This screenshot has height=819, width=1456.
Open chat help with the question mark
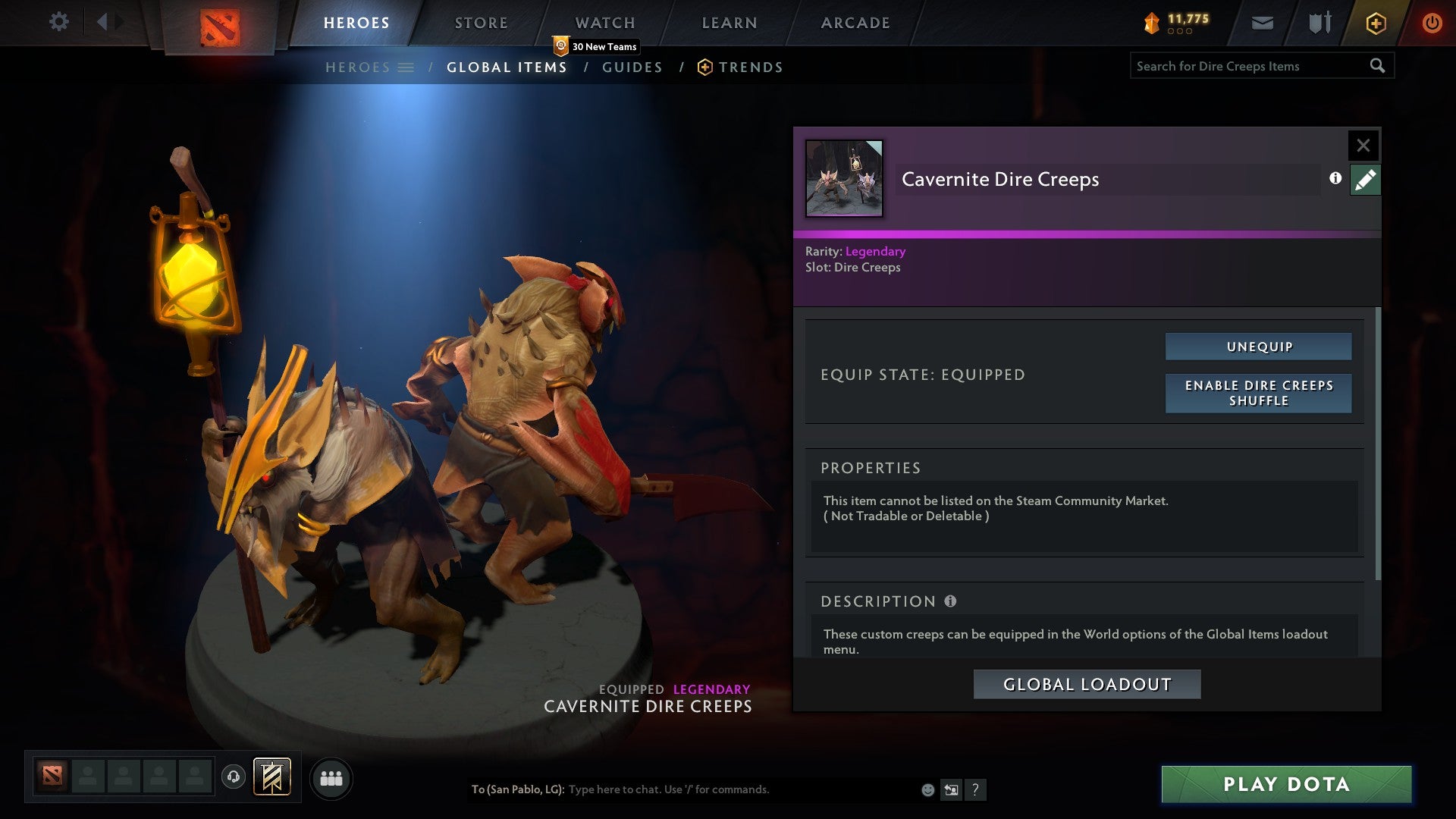point(976,789)
